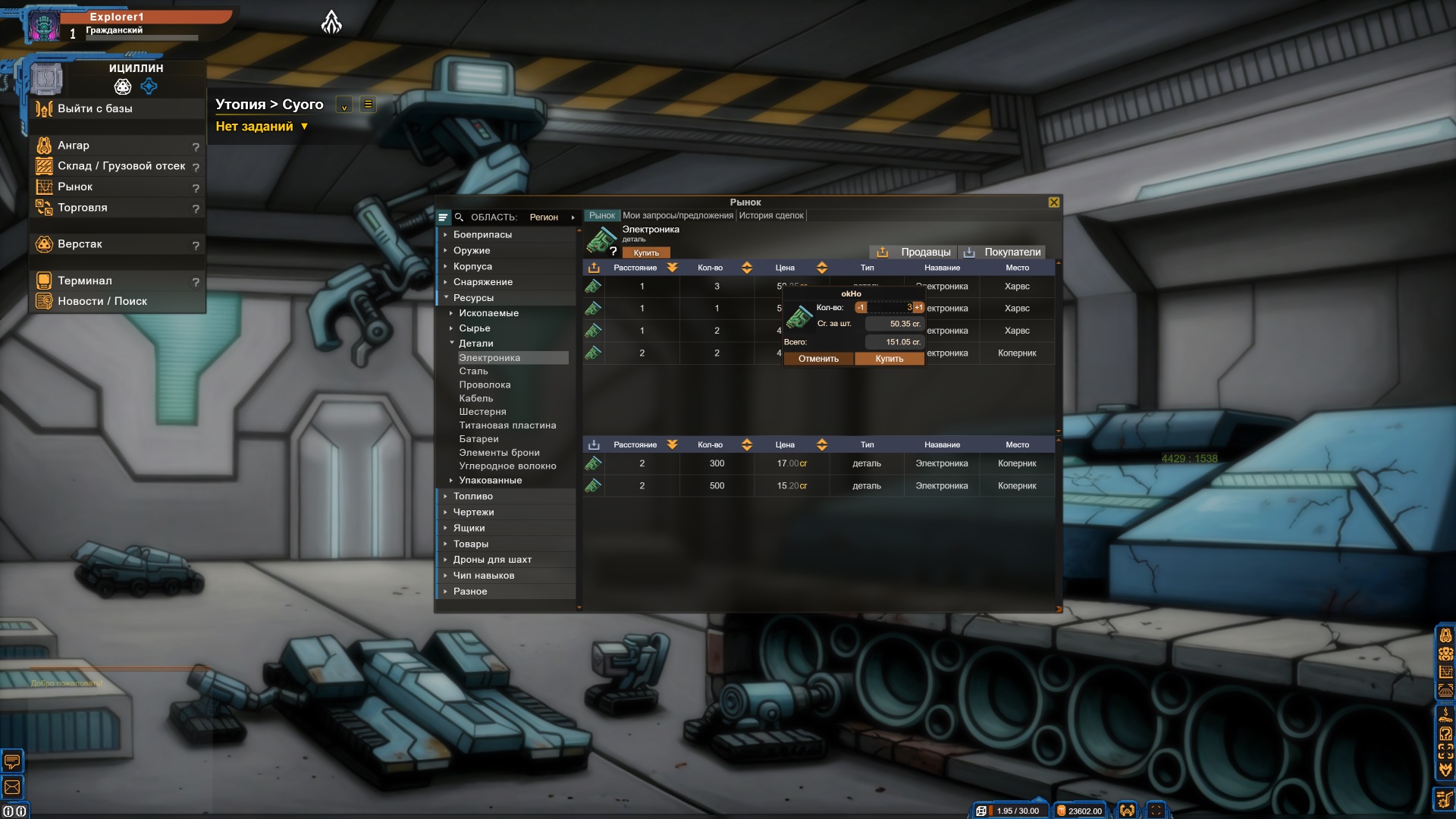Confirm purchase with the orange Купить button
1456x819 pixels.
889,359
